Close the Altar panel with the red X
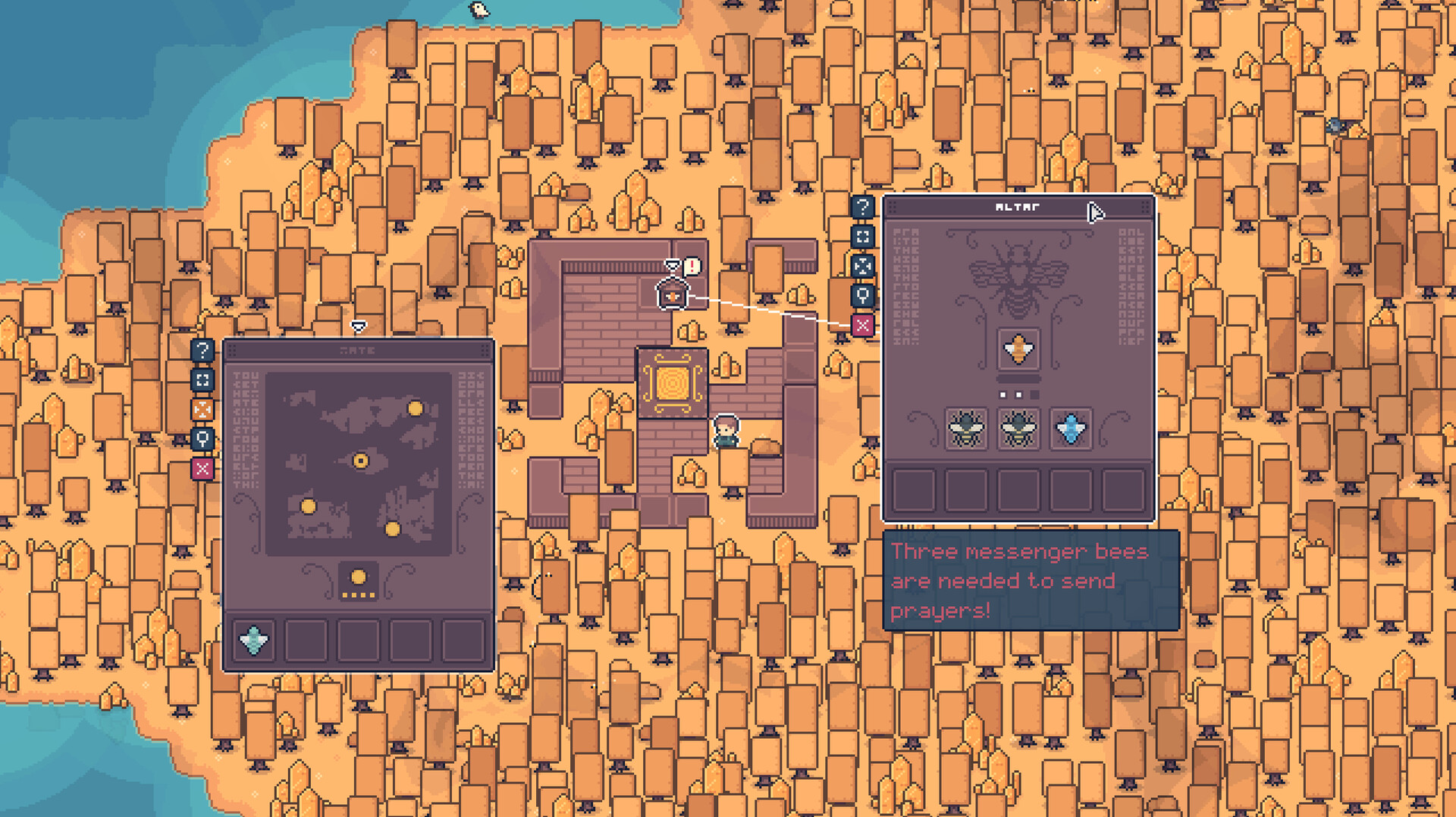The width and height of the screenshot is (1456, 817). tap(863, 325)
